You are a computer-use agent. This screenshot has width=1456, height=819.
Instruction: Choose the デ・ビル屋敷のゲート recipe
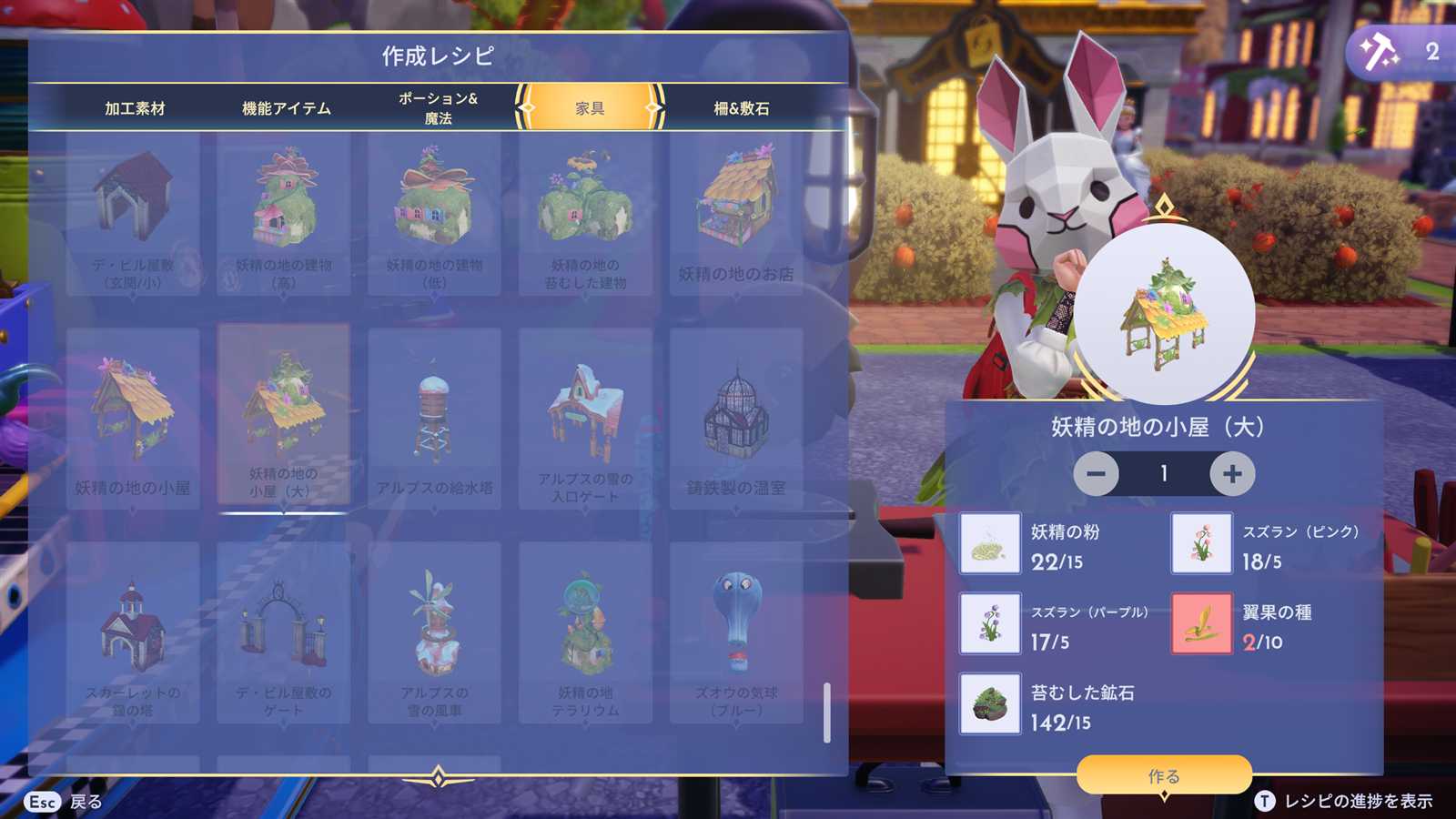click(x=284, y=632)
